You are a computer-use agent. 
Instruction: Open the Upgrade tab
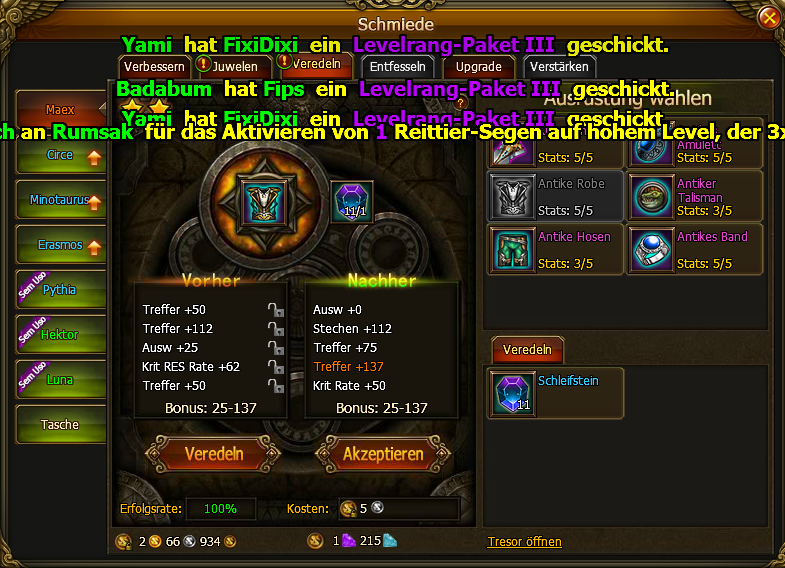[478, 68]
